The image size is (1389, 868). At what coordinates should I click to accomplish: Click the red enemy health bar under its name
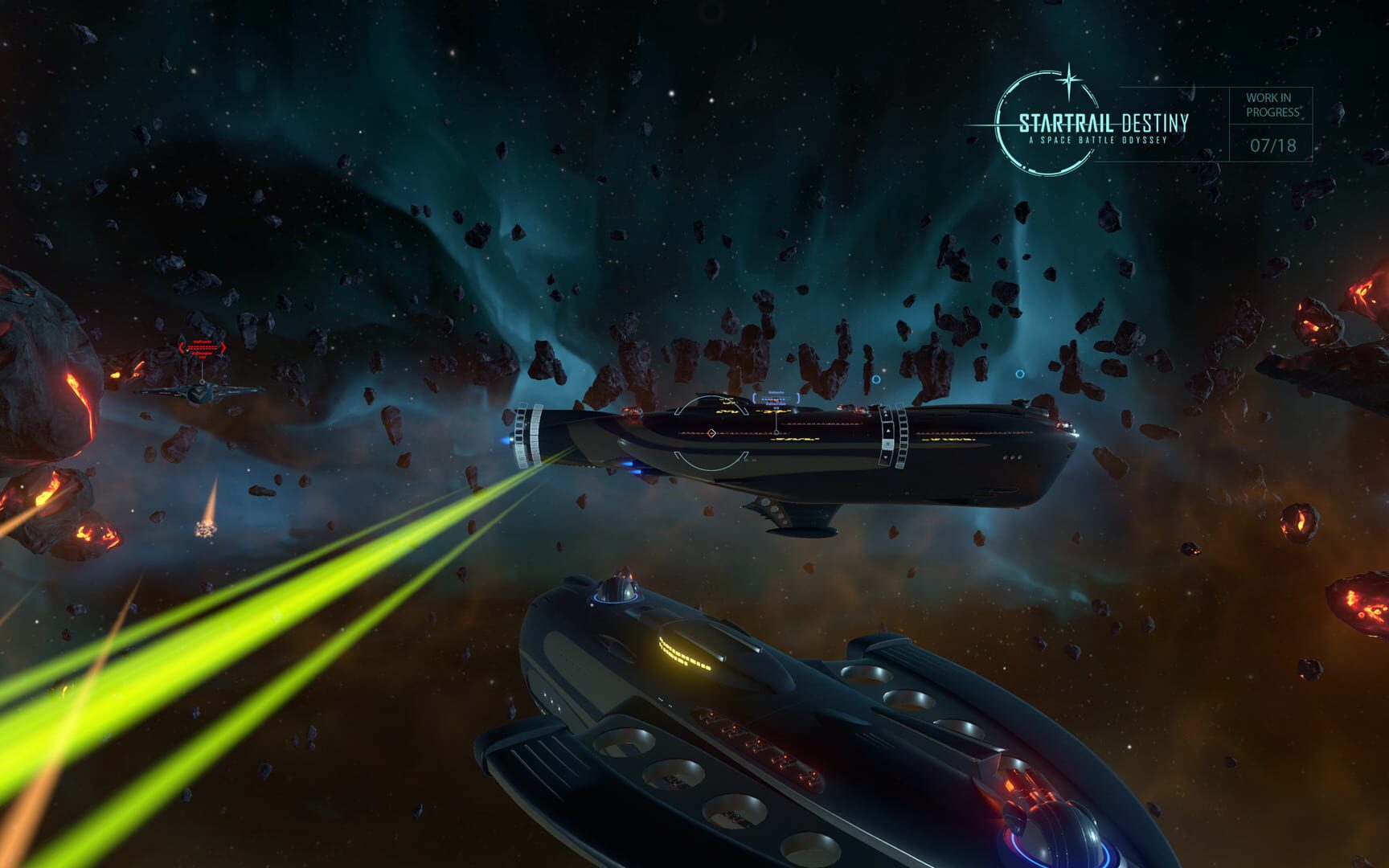(203, 348)
